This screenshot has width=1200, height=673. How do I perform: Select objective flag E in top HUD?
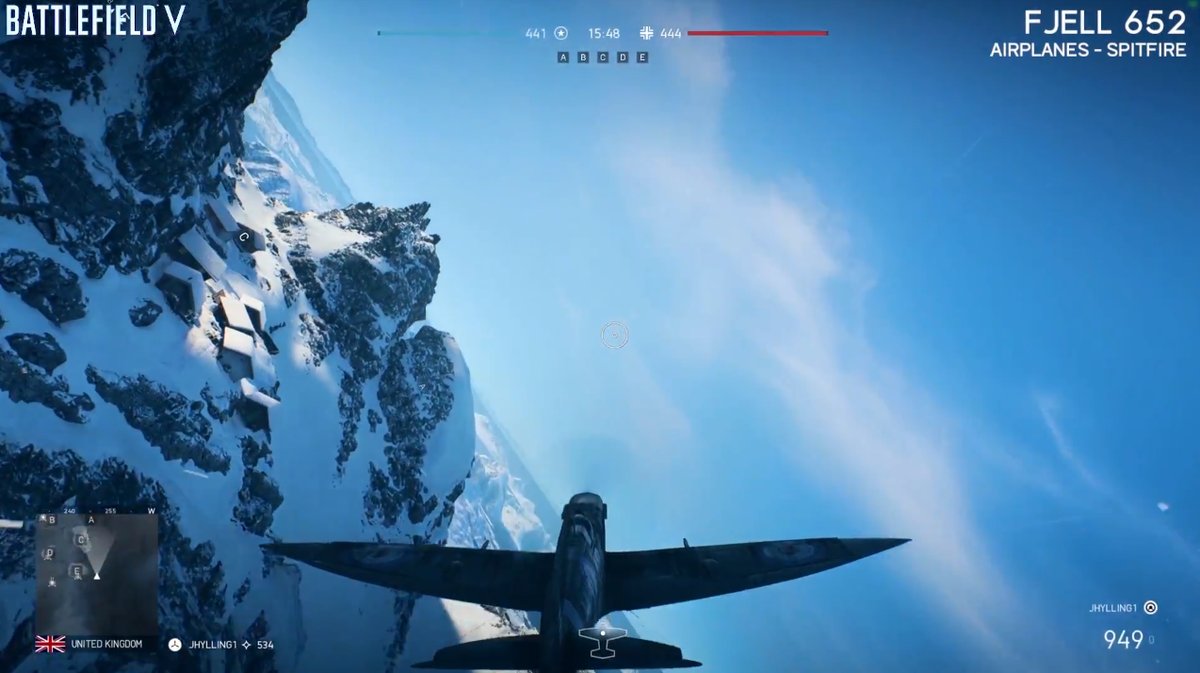pos(642,57)
